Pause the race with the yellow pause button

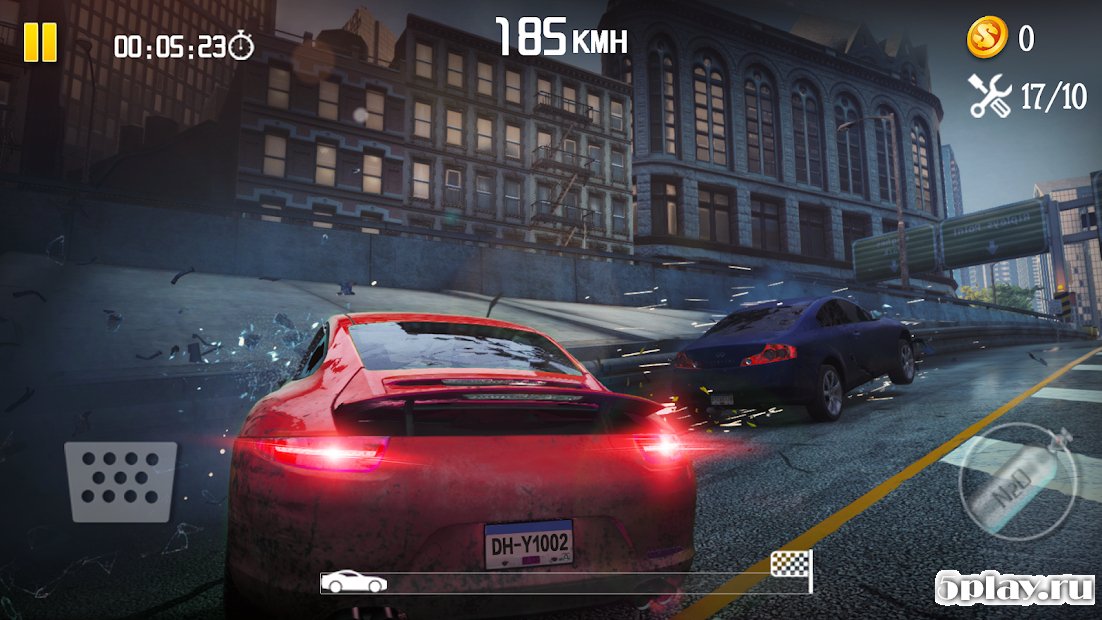point(41,43)
